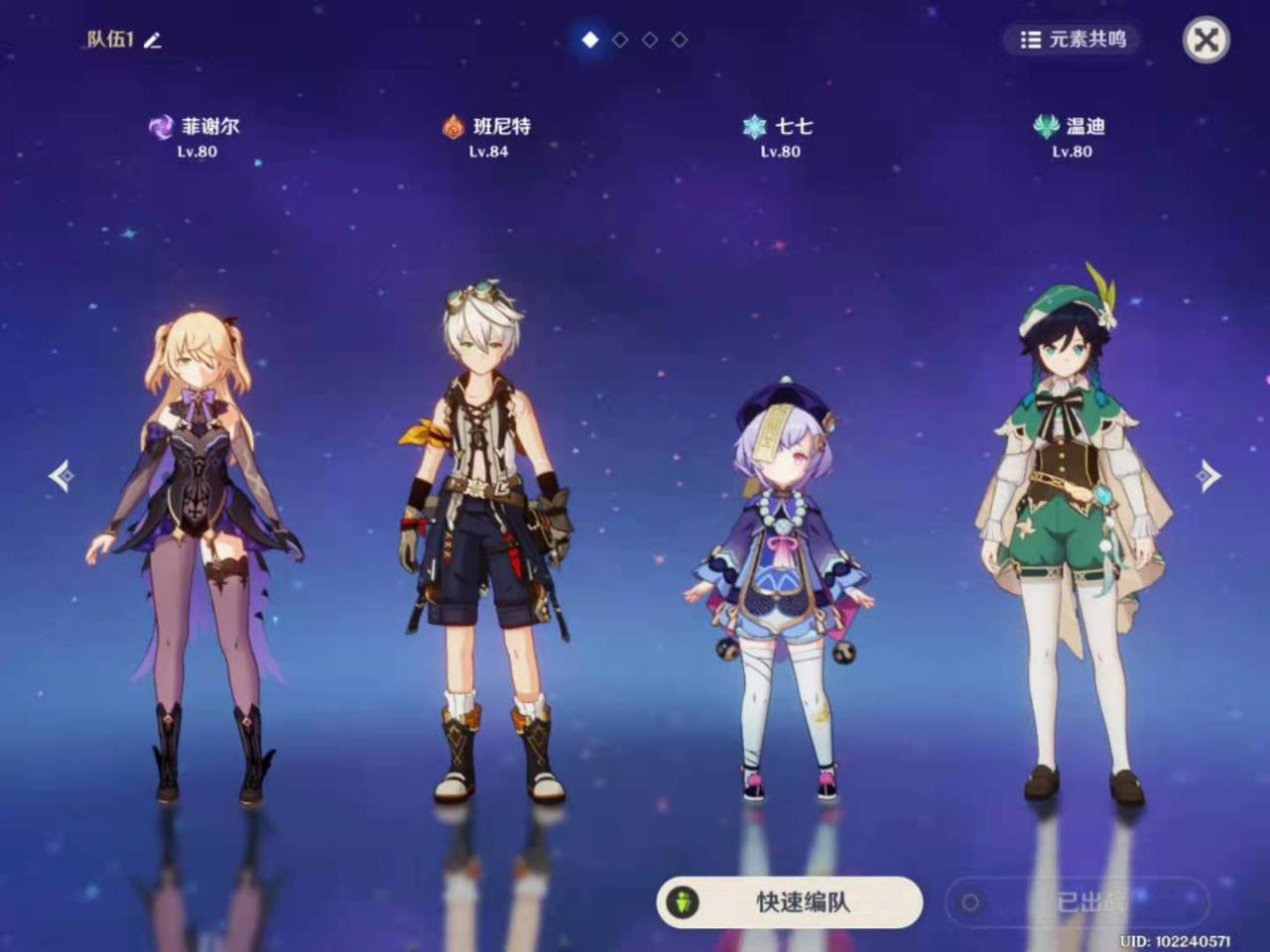Edit the 队伍1 team name
Viewport: 1270px width, 952px height.
153,41
